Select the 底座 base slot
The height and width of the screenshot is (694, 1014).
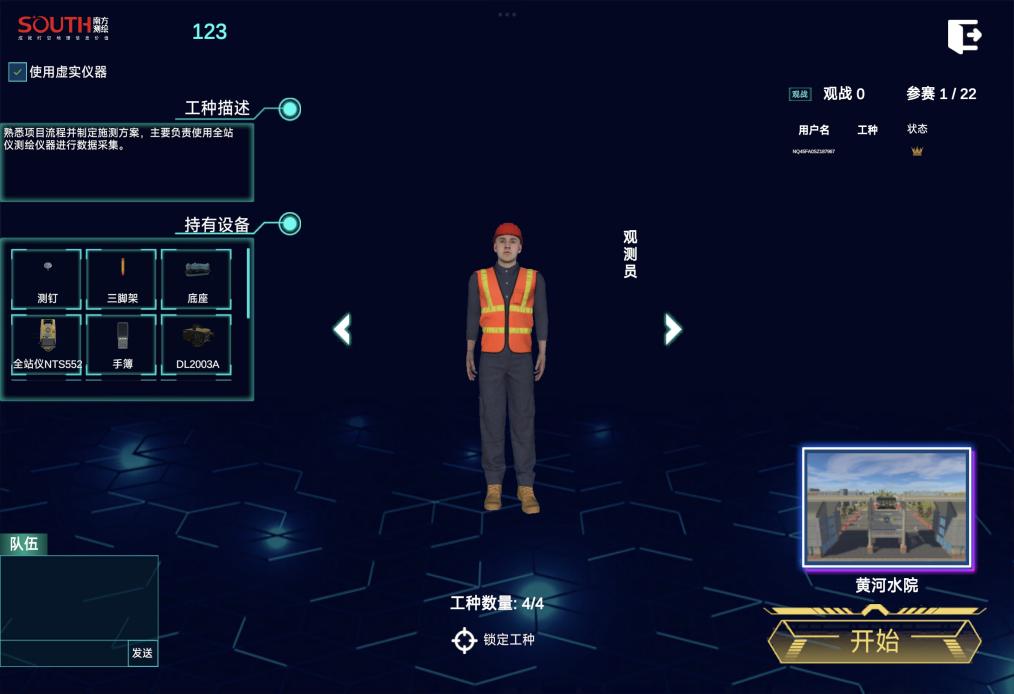click(x=197, y=279)
